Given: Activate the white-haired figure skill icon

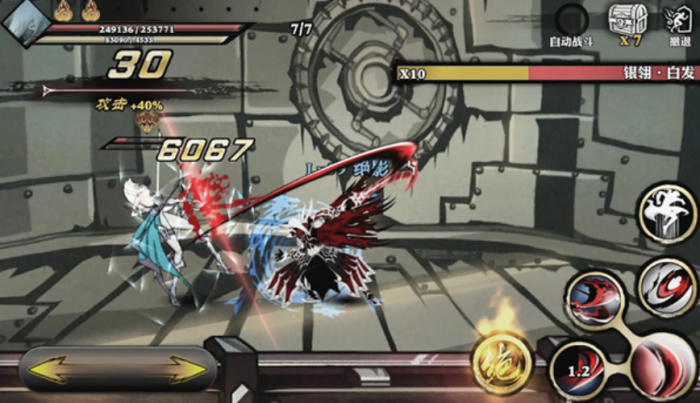Looking at the screenshot, I should (x=667, y=211).
